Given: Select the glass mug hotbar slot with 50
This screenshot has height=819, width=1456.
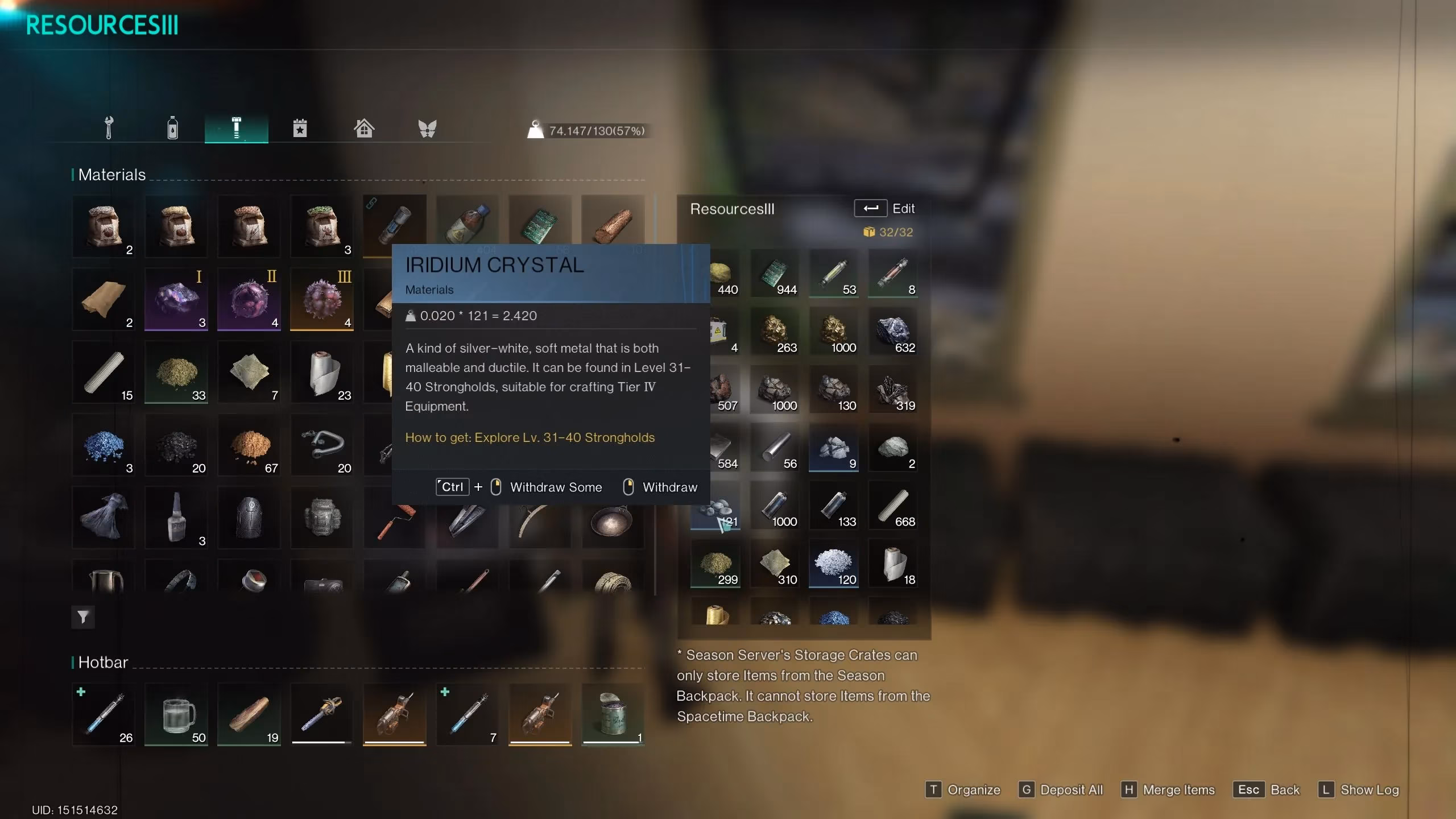Looking at the screenshot, I should [x=176, y=715].
